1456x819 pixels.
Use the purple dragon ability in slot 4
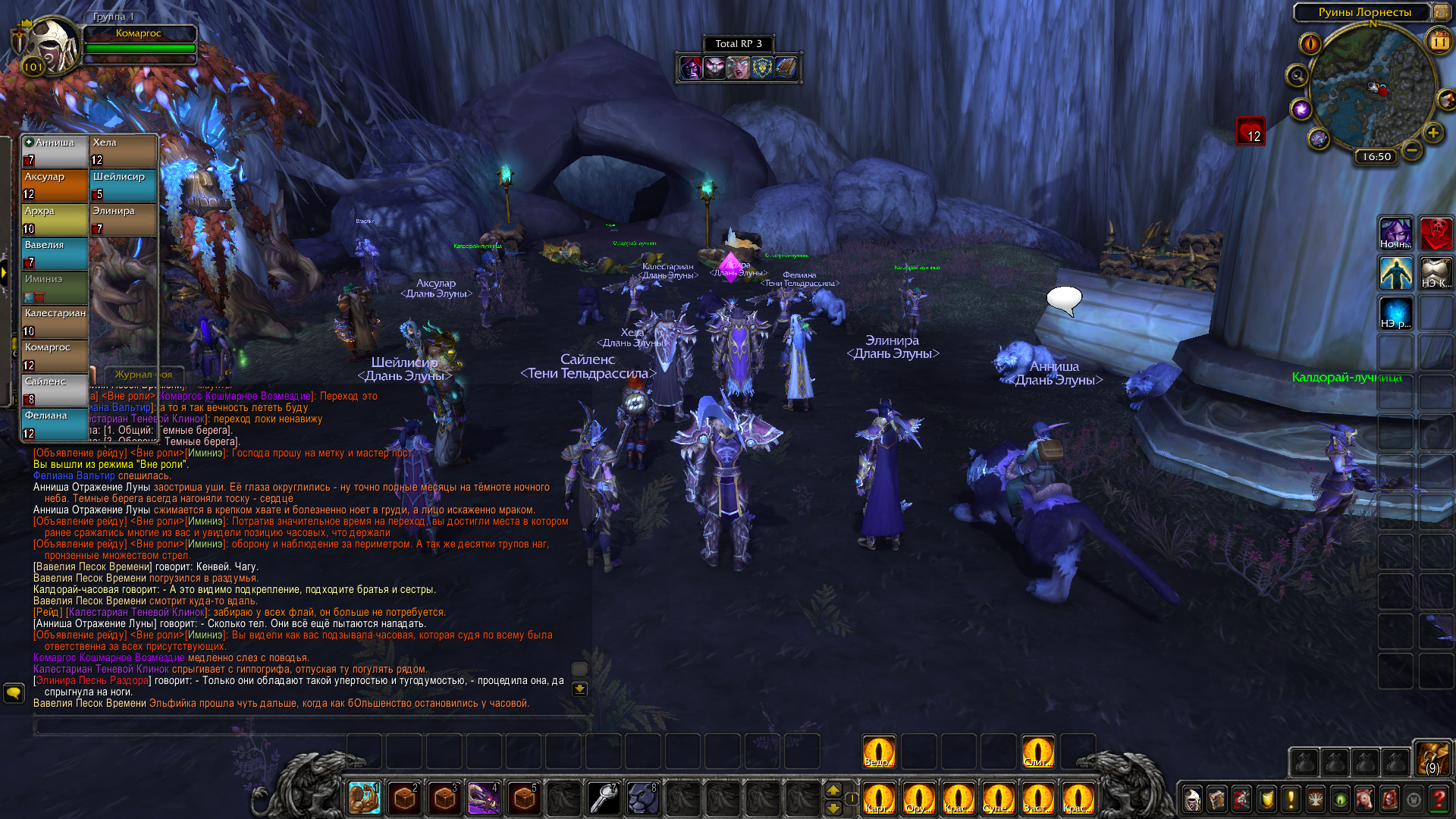click(x=483, y=798)
